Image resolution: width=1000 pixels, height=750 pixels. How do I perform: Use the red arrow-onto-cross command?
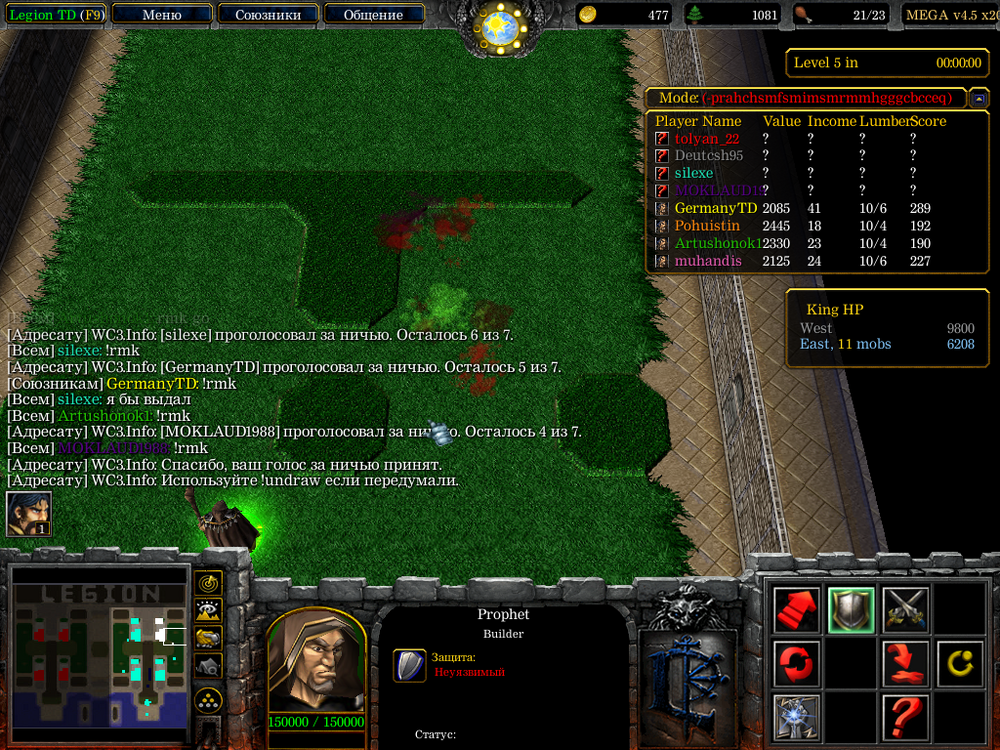point(905,663)
